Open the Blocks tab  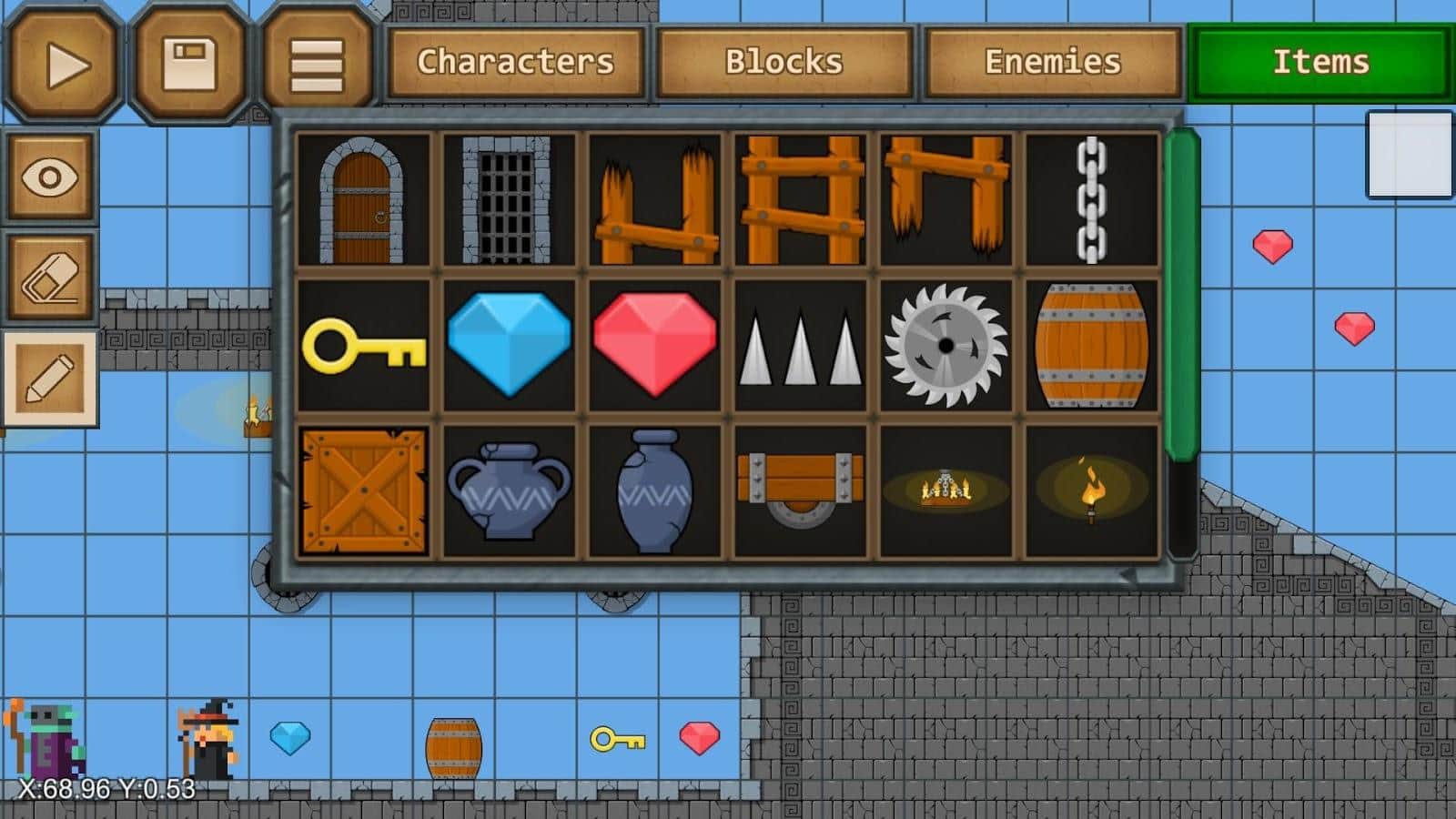pos(784,62)
